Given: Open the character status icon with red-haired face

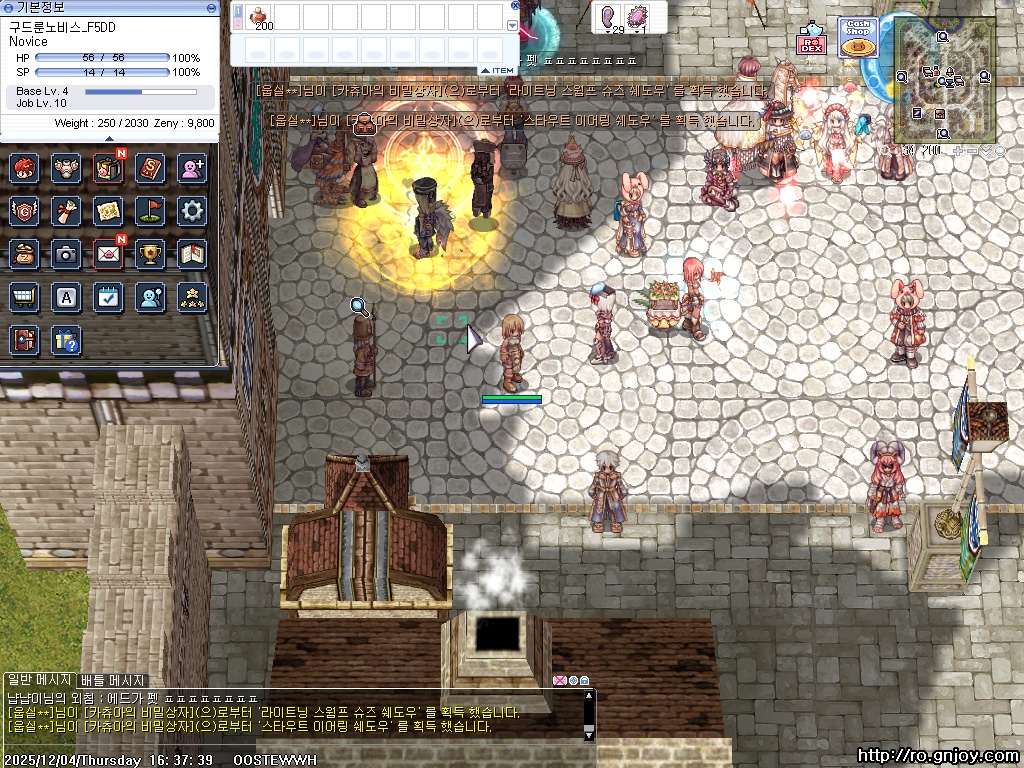Looking at the screenshot, I should coord(24,168).
